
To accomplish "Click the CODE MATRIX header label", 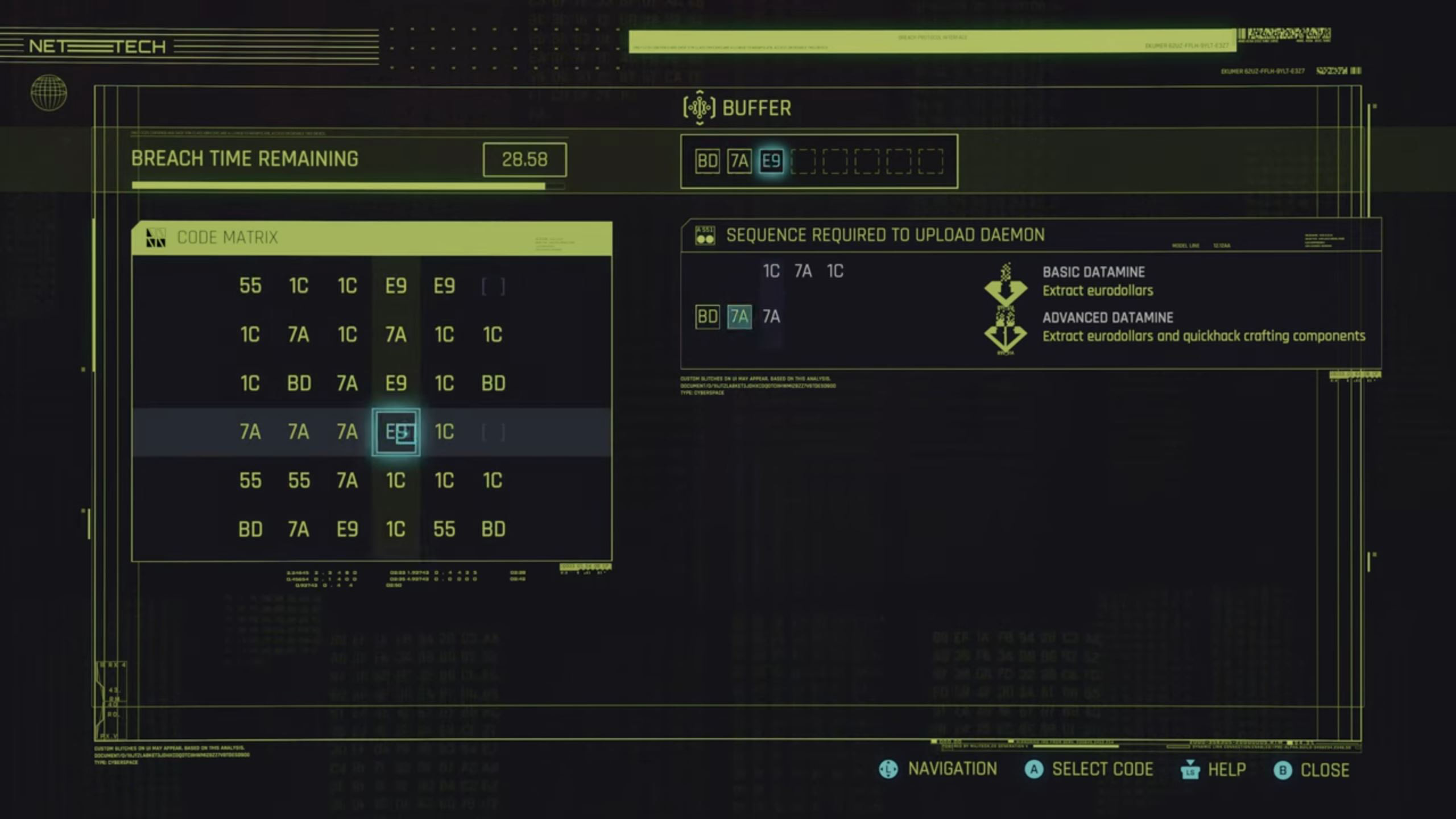I will [227, 237].
